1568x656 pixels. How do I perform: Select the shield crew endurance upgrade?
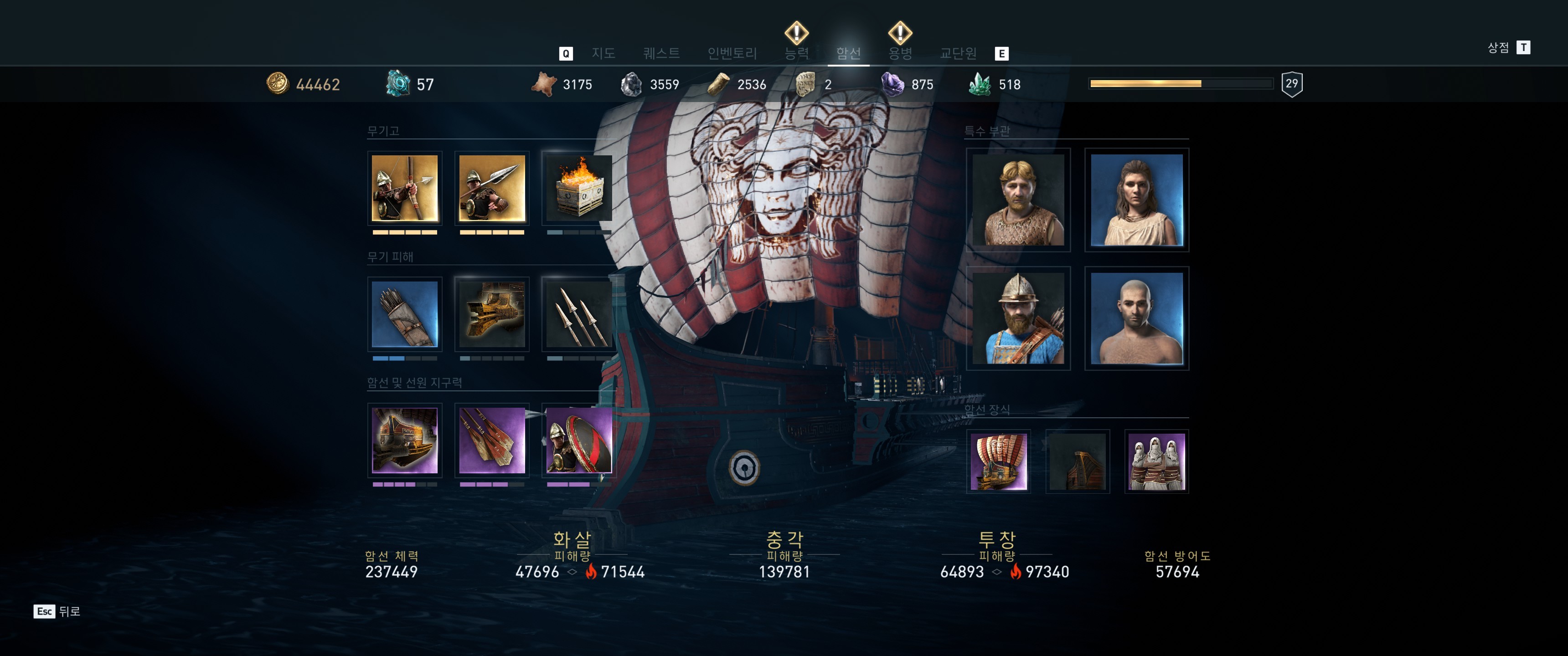tap(578, 440)
